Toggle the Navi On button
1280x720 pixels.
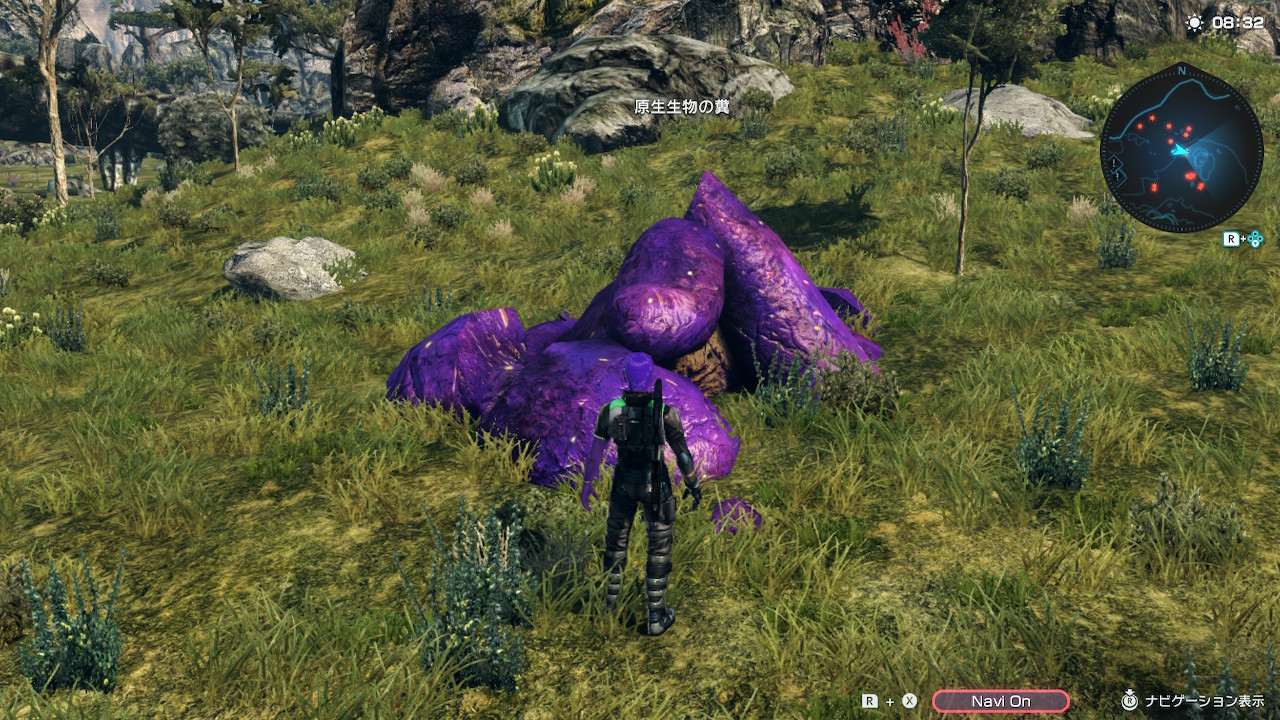1000,701
